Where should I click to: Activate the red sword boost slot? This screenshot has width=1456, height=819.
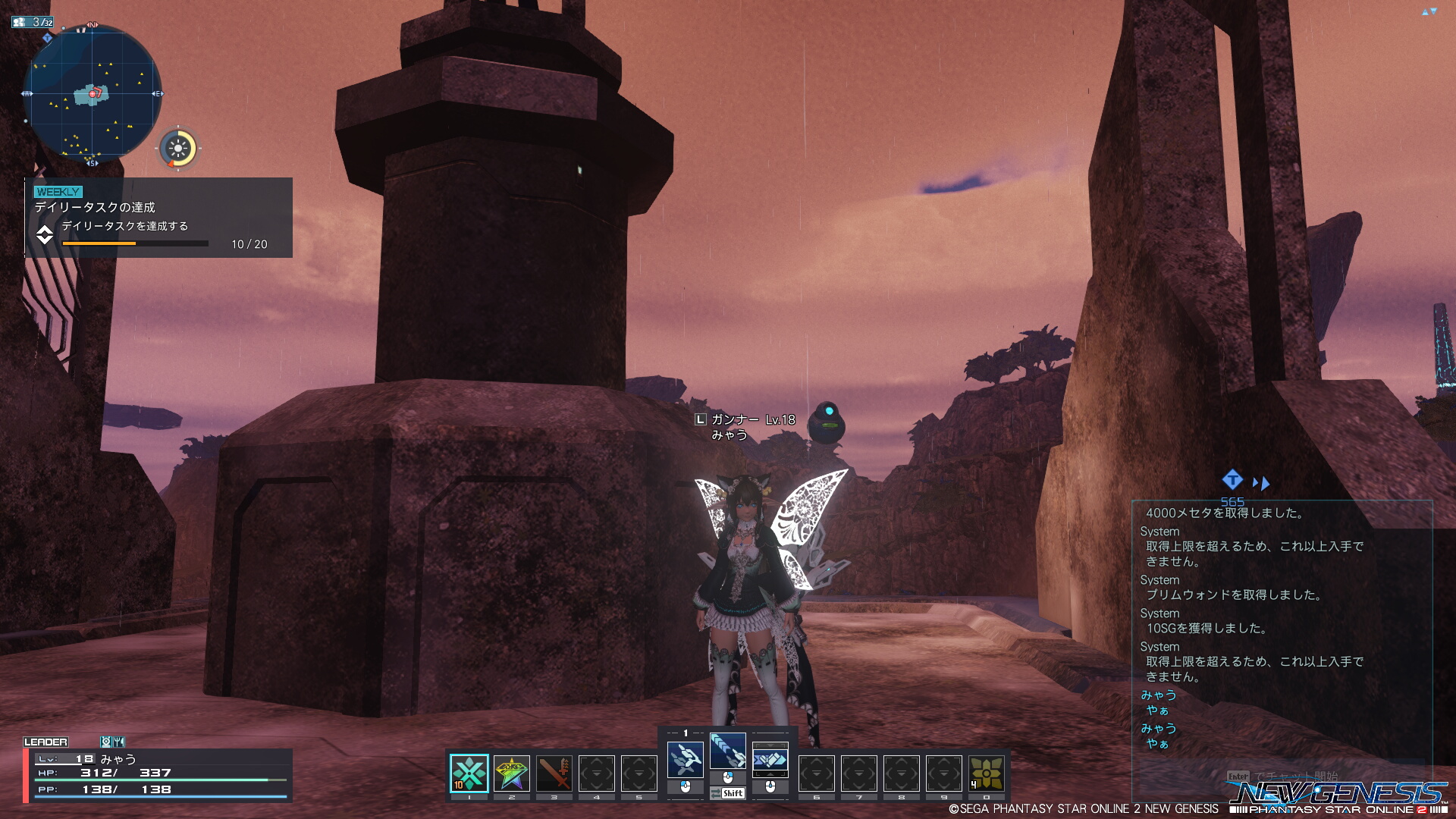coord(554,773)
